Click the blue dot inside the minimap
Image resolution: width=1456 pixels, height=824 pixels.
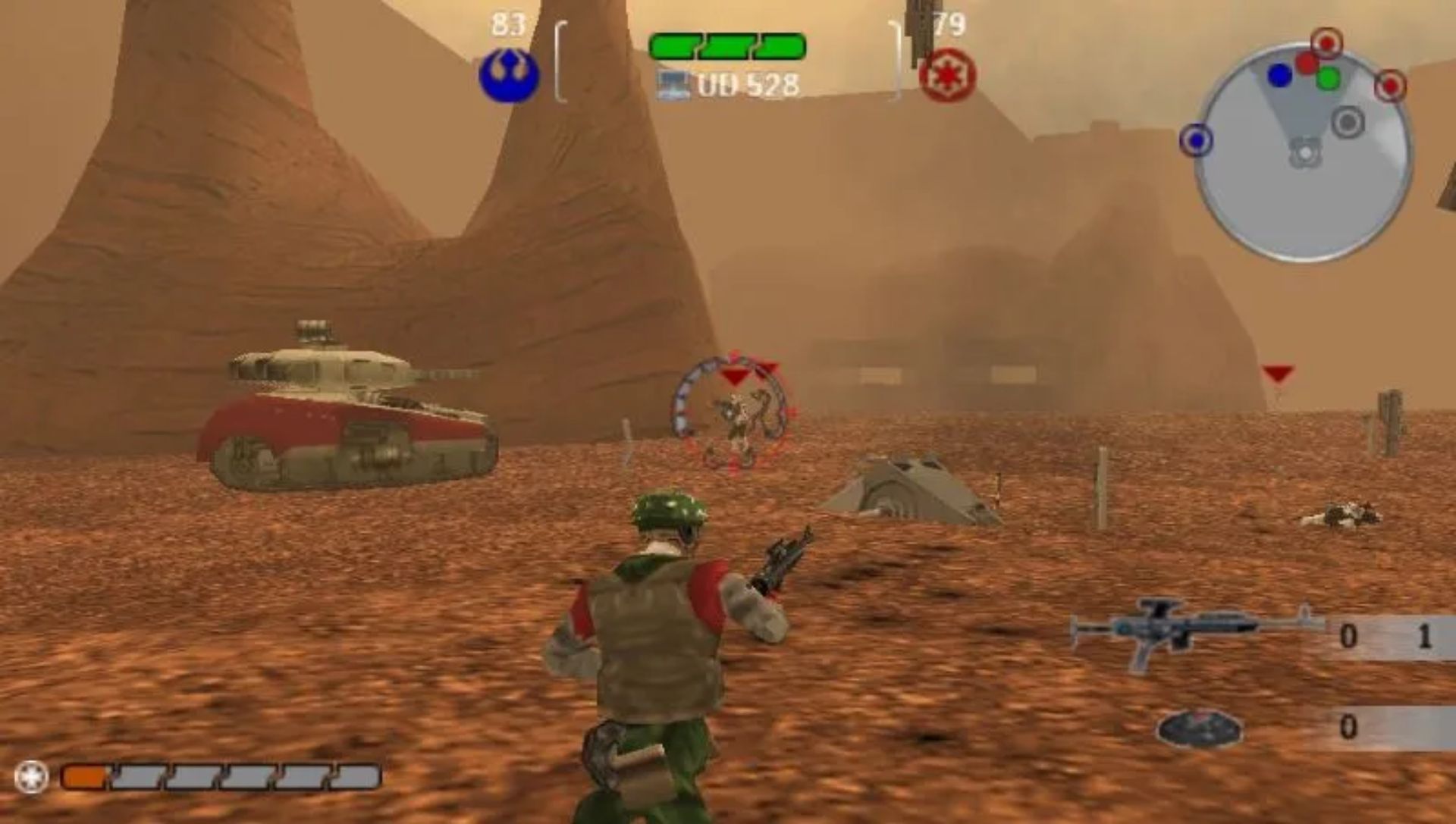click(x=1279, y=75)
